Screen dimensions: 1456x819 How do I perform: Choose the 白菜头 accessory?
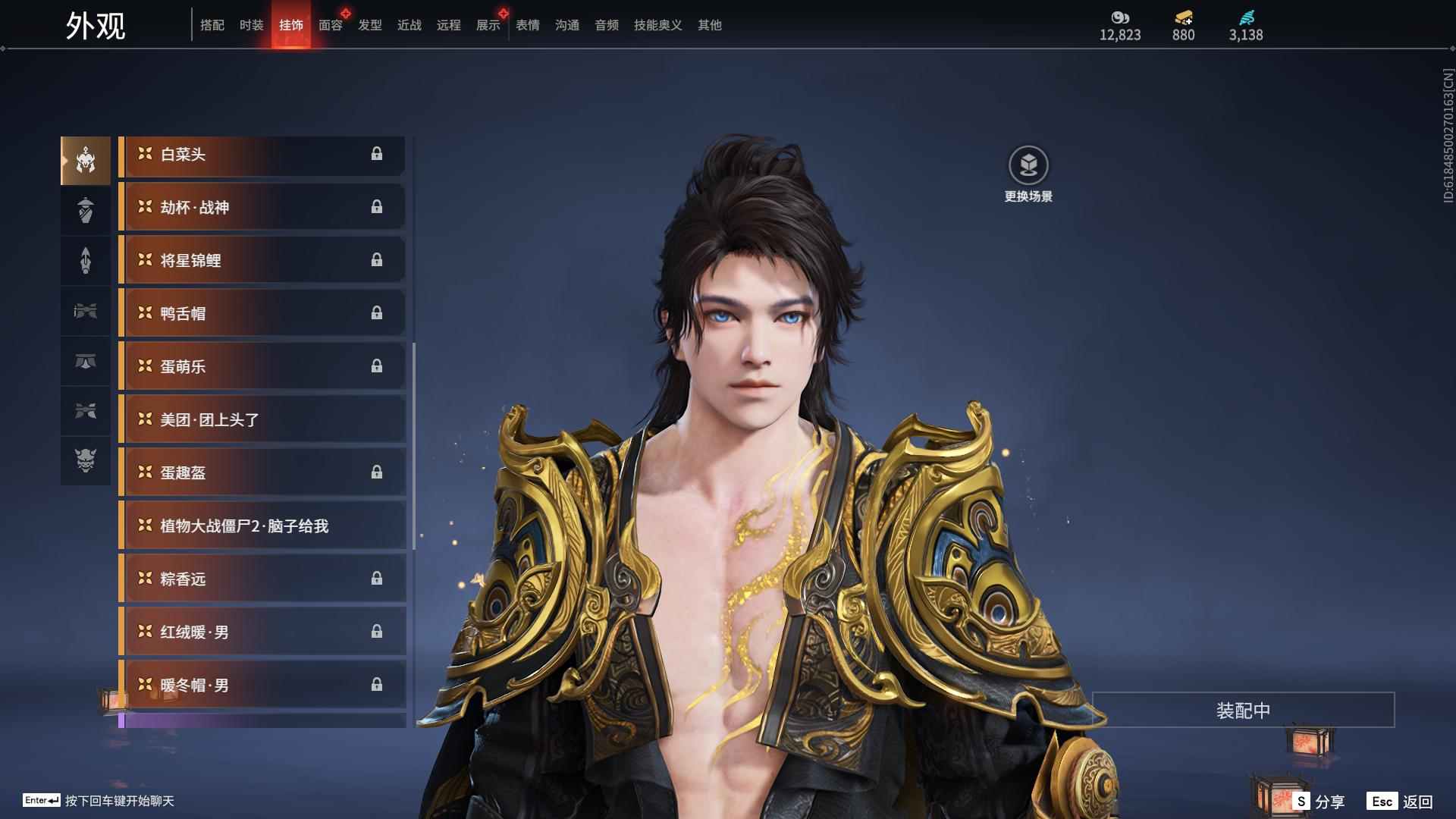pyautogui.click(x=262, y=155)
